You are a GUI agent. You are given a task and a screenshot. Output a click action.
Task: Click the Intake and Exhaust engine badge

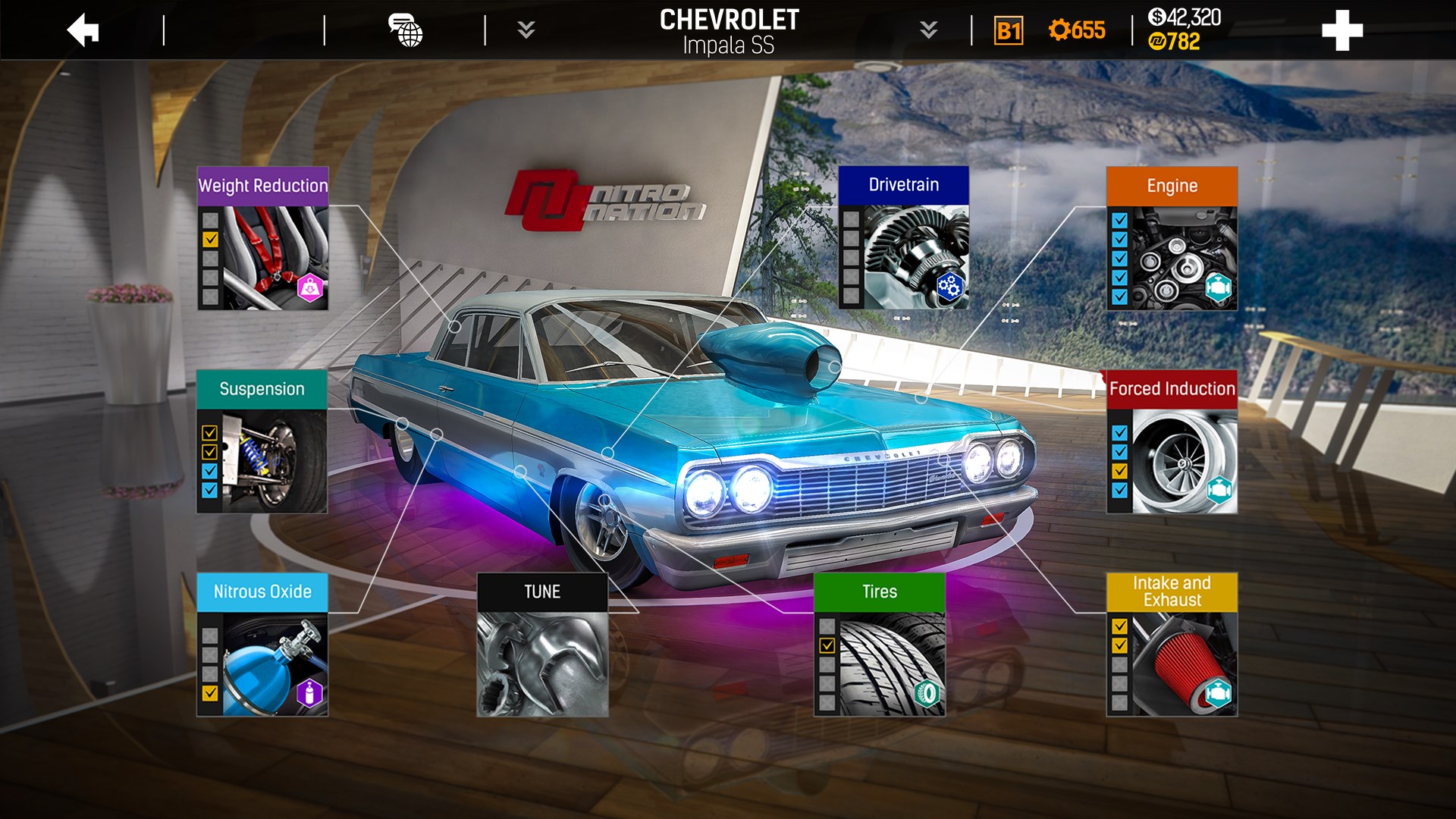1220,691
